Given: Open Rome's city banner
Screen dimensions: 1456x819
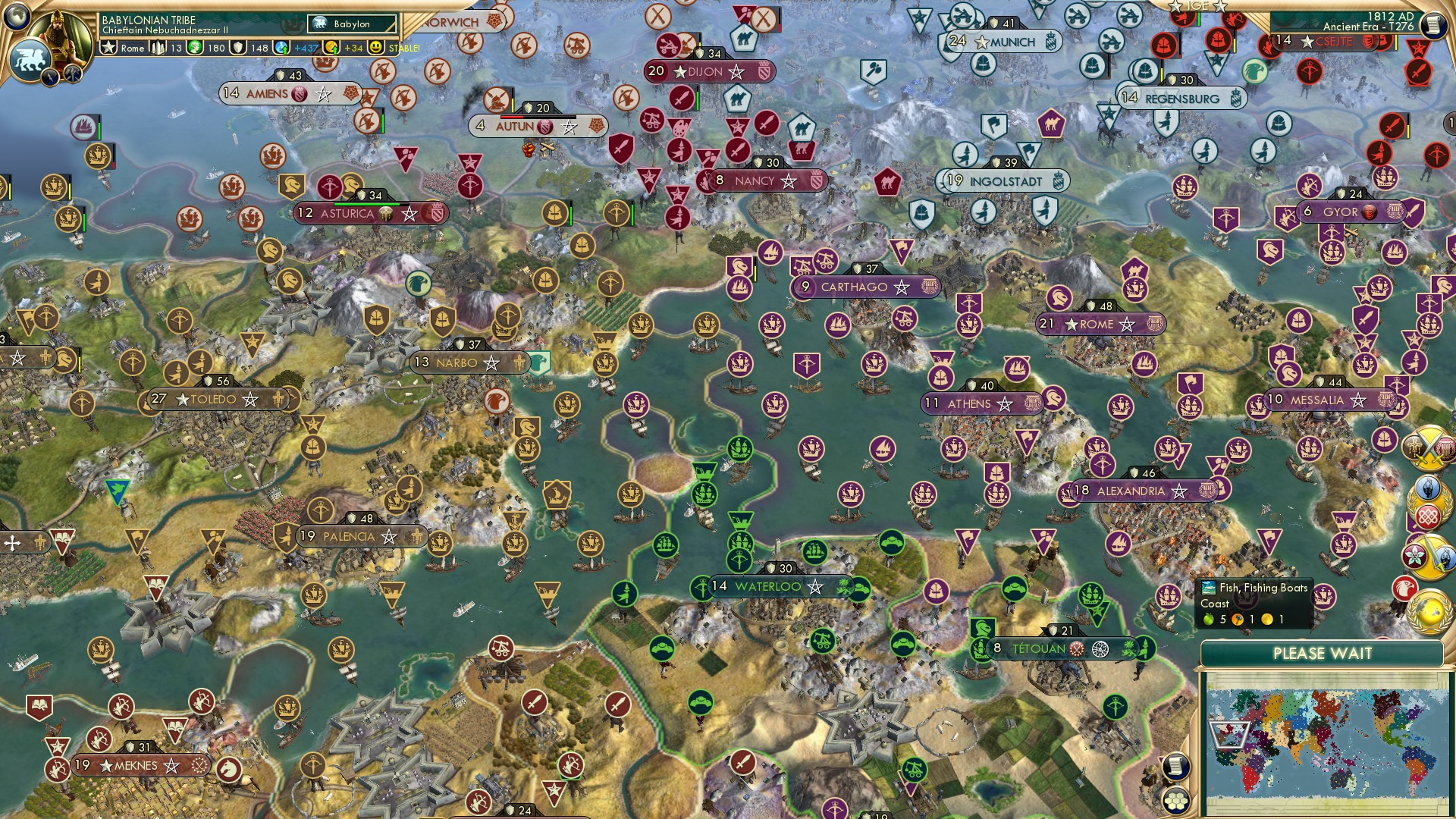Looking at the screenshot, I should (1097, 325).
